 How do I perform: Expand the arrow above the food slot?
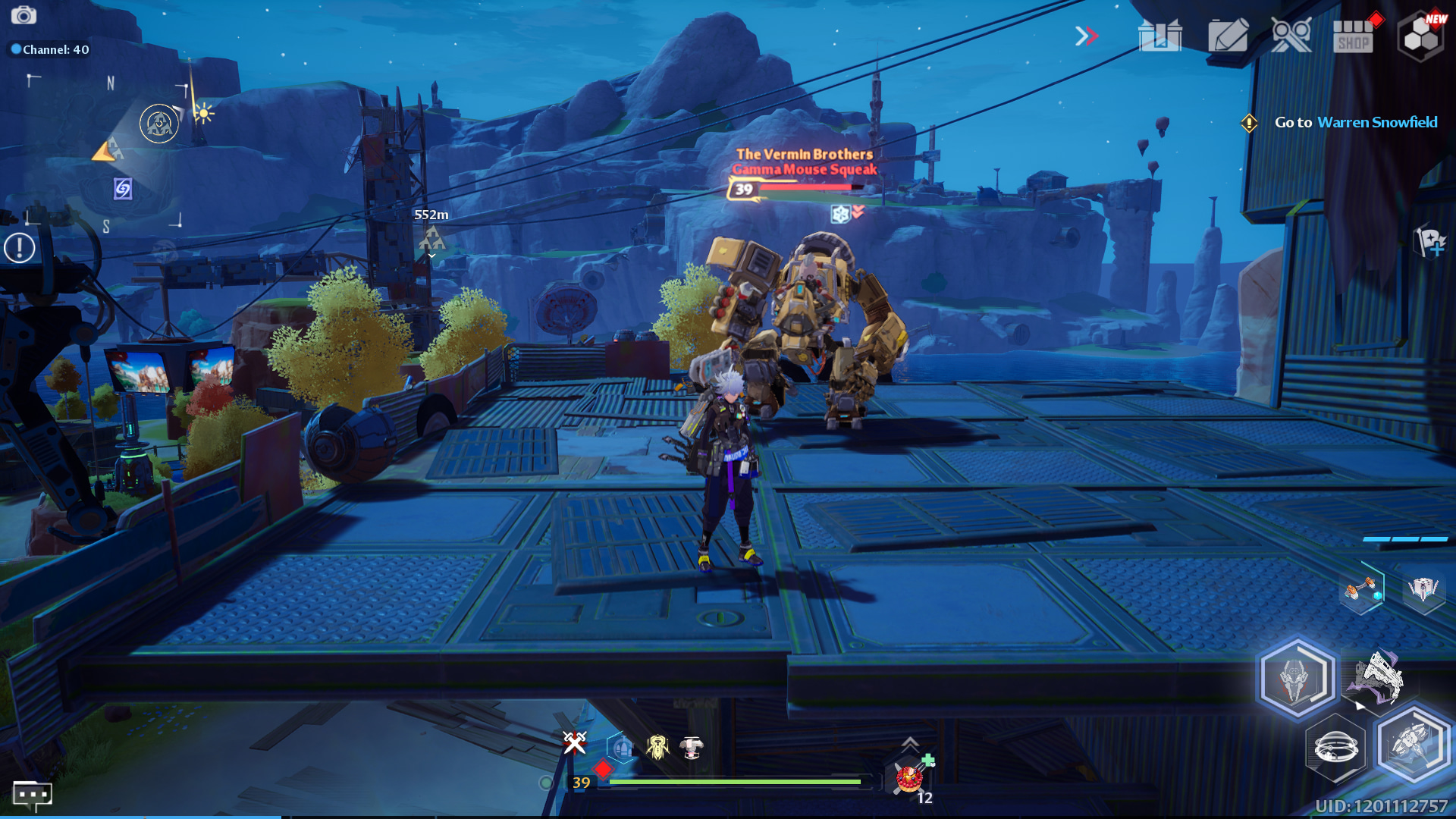910,742
